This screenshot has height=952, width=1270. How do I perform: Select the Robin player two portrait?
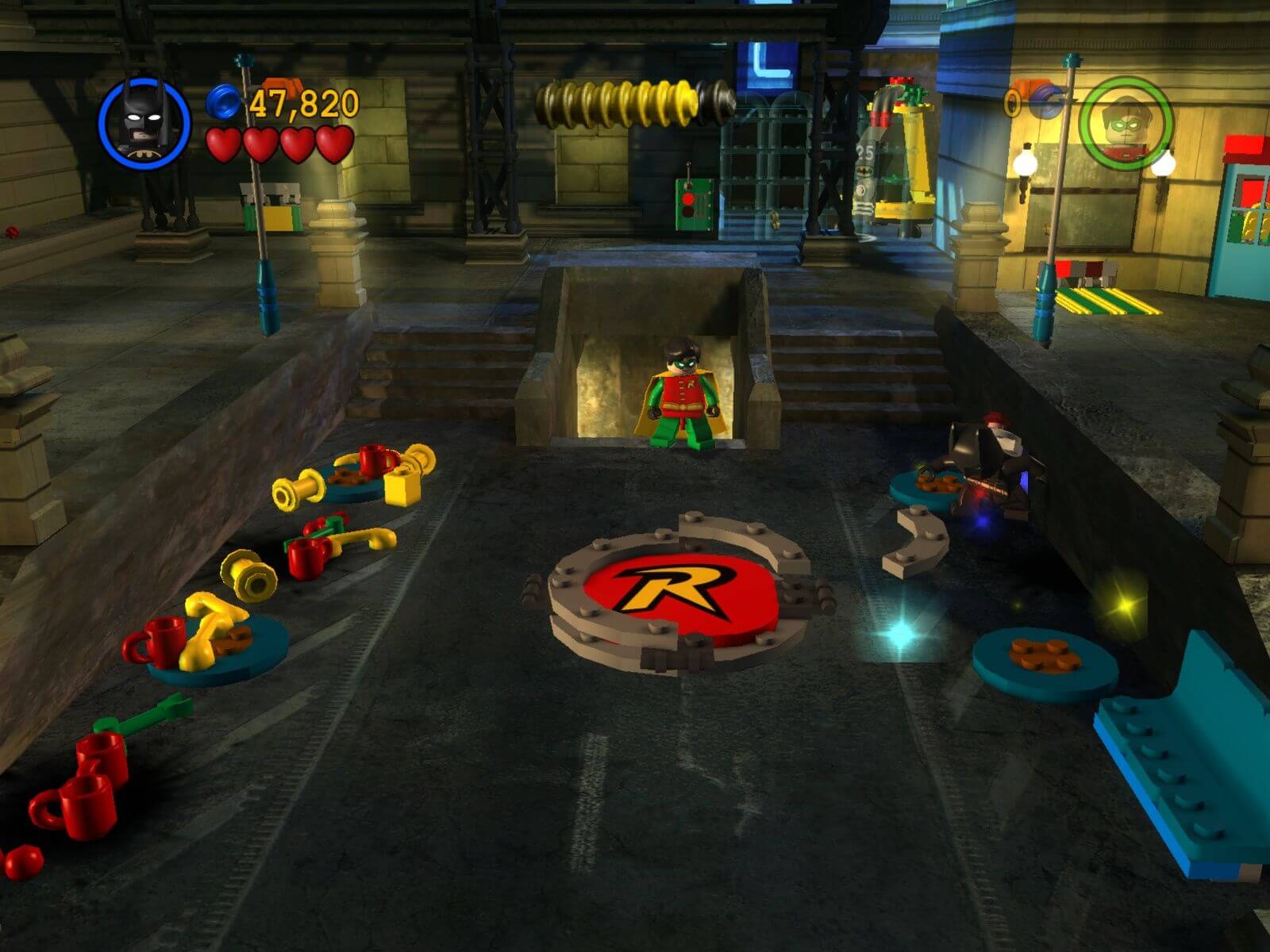coord(1126,123)
